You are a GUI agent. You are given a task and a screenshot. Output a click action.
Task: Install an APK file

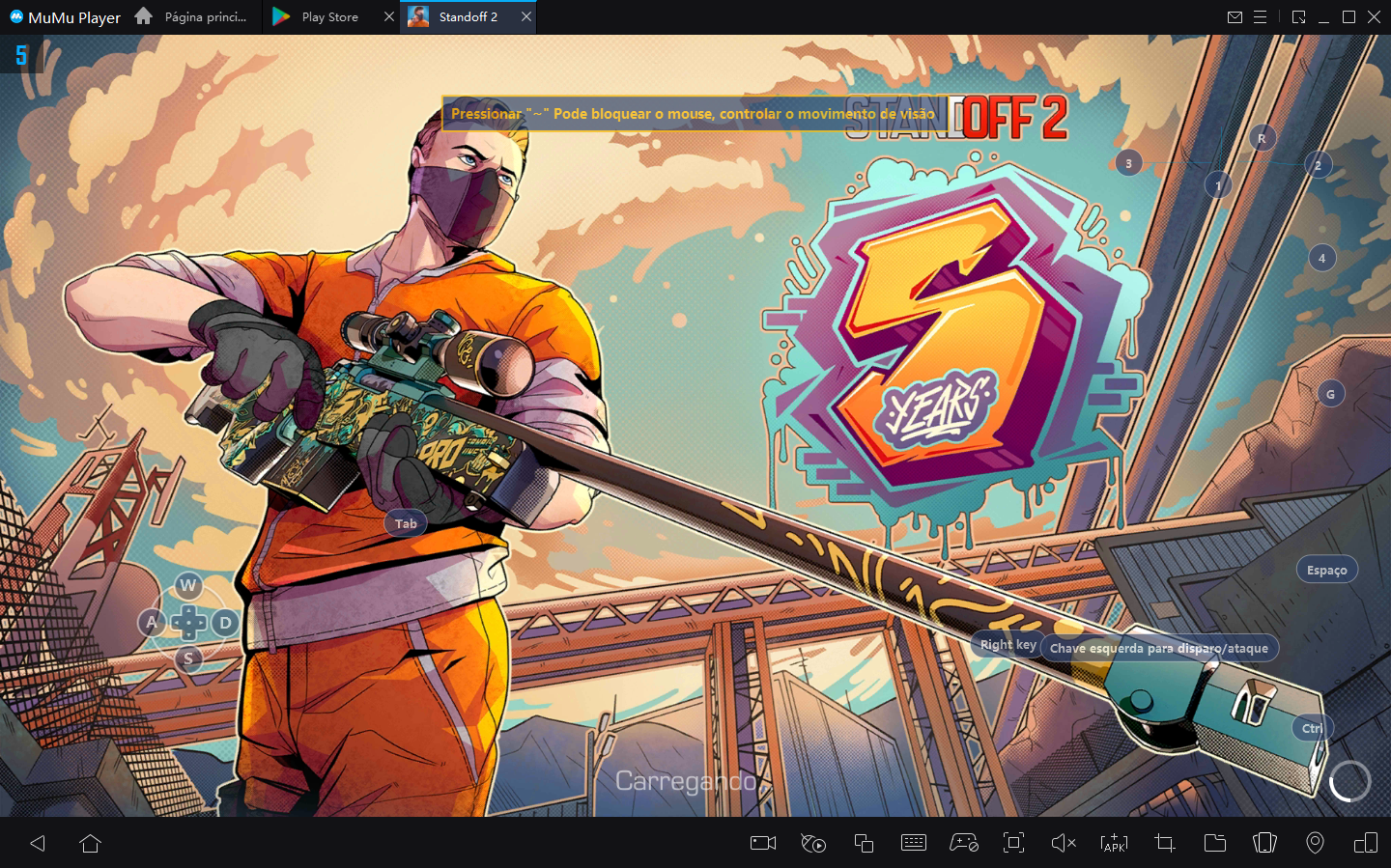pos(1114,843)
